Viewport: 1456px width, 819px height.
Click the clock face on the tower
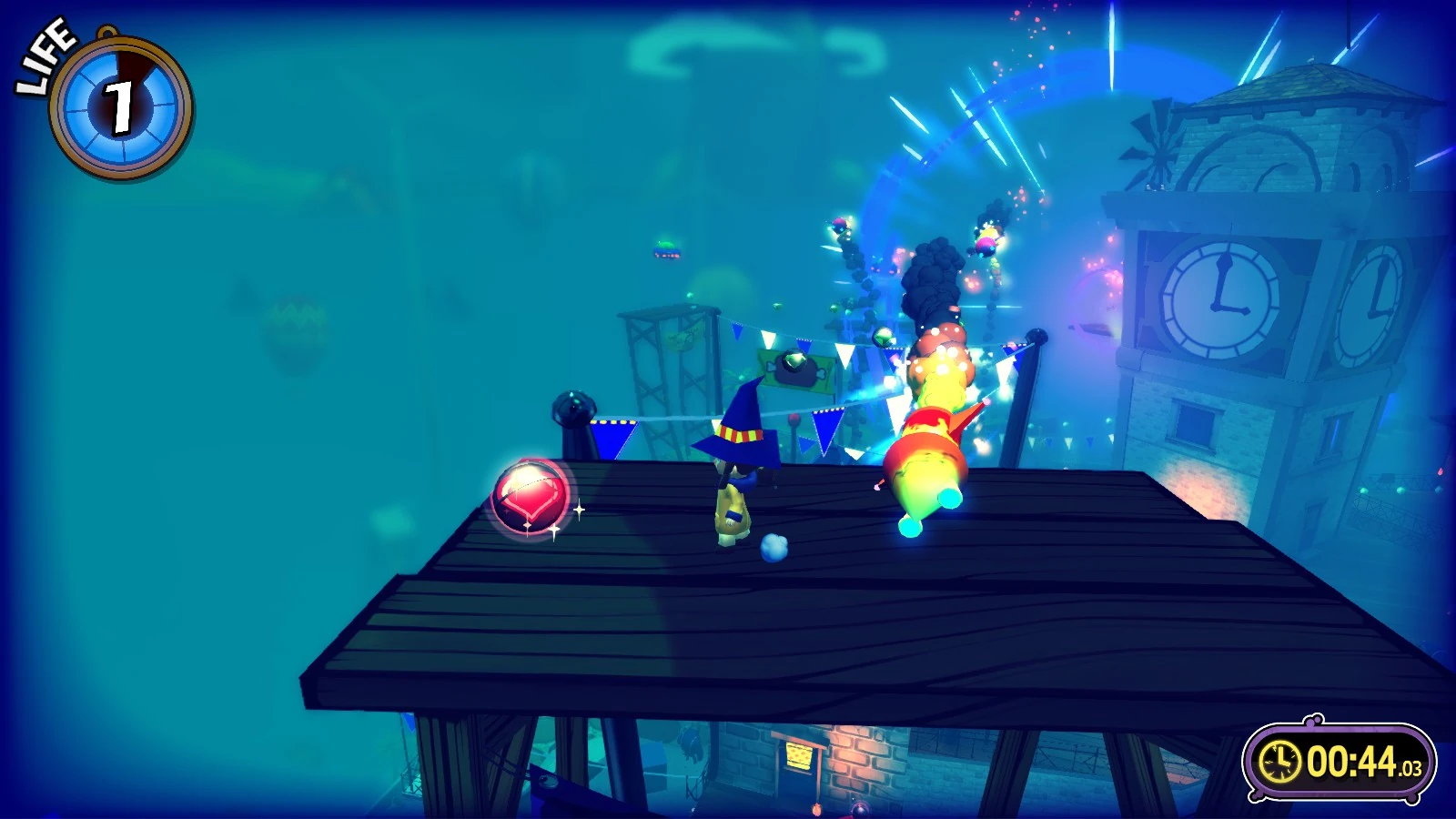click(1219, 300)
